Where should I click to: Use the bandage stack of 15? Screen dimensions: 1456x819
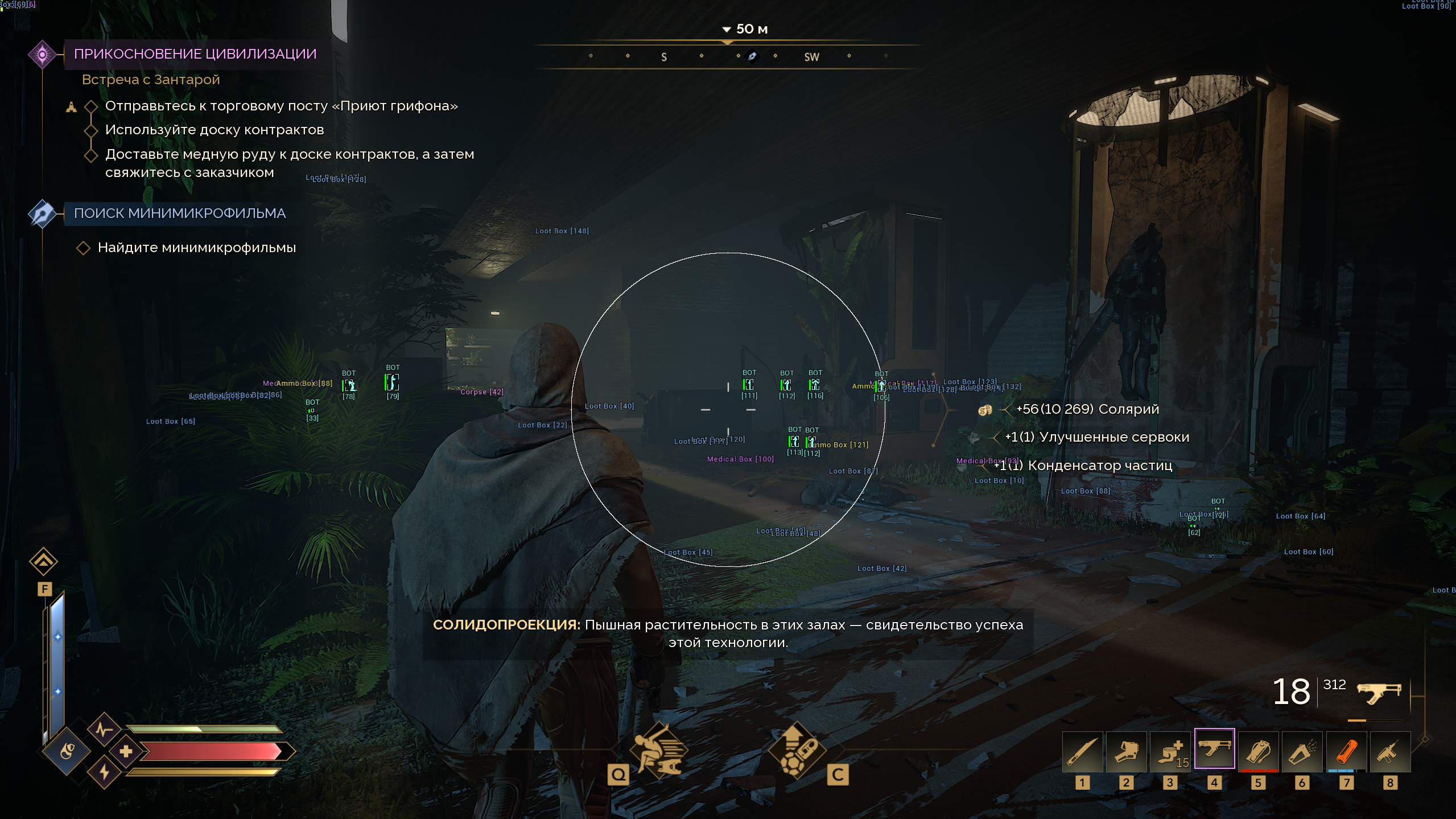[1170, 752]
